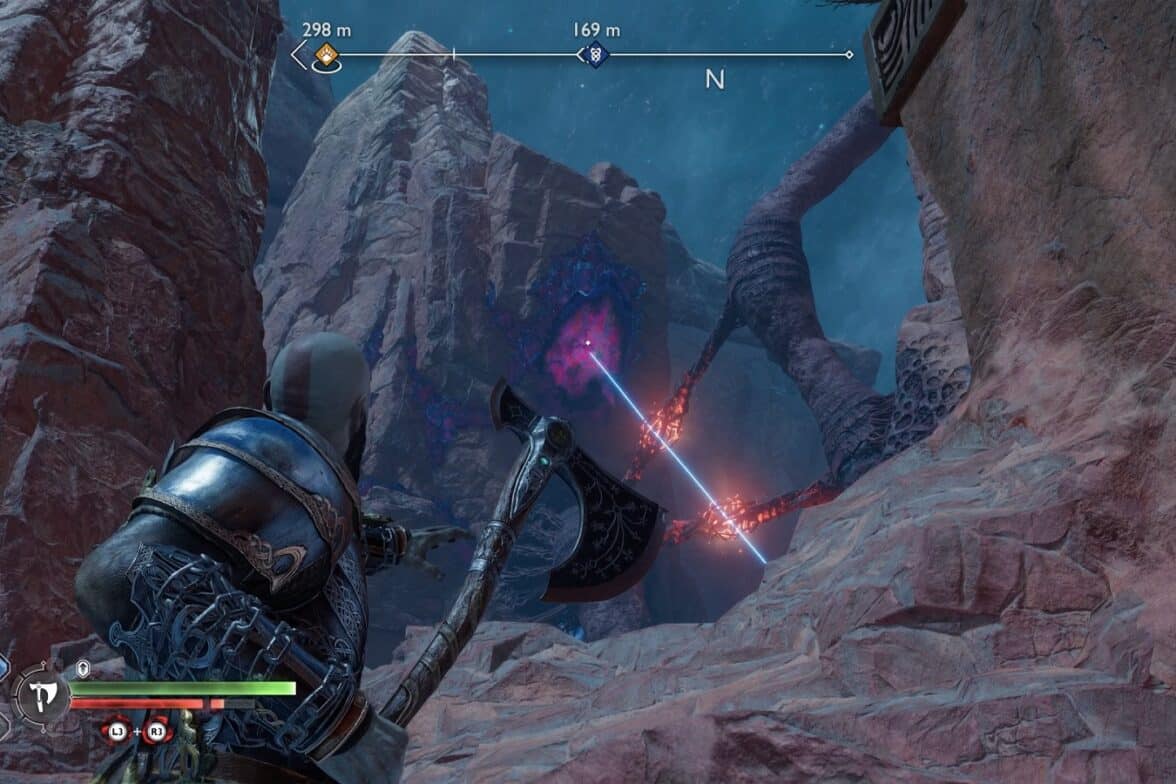Select the Leviathan Axe weapon icon
The height and width of the screenshot is (784, 1176).
click(x=41, y=694)
